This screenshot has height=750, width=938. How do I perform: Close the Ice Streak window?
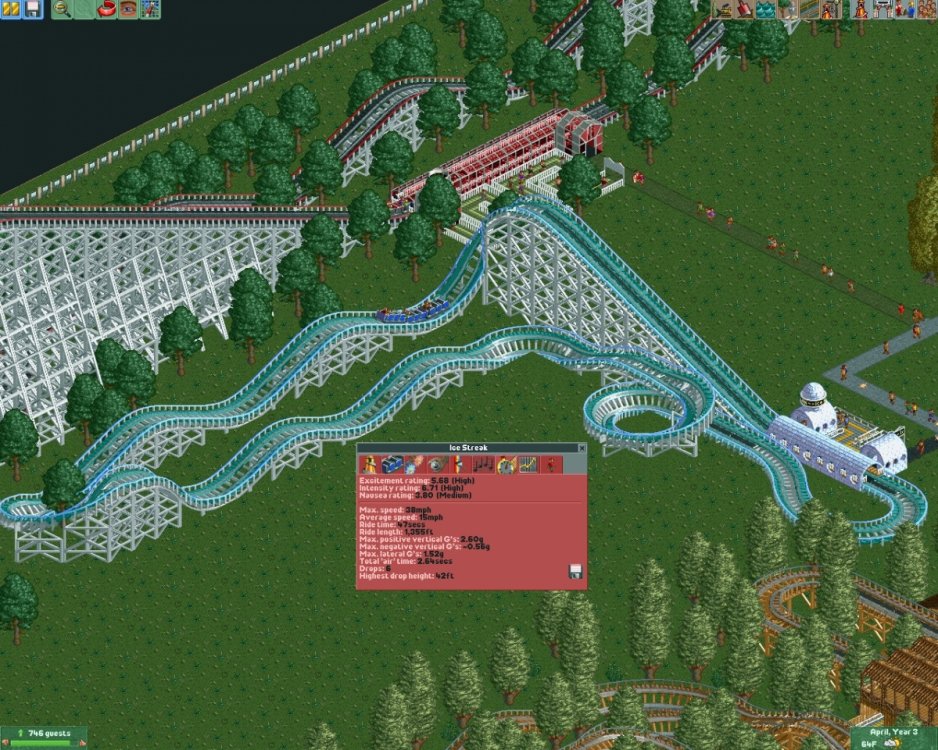(581, 448)
